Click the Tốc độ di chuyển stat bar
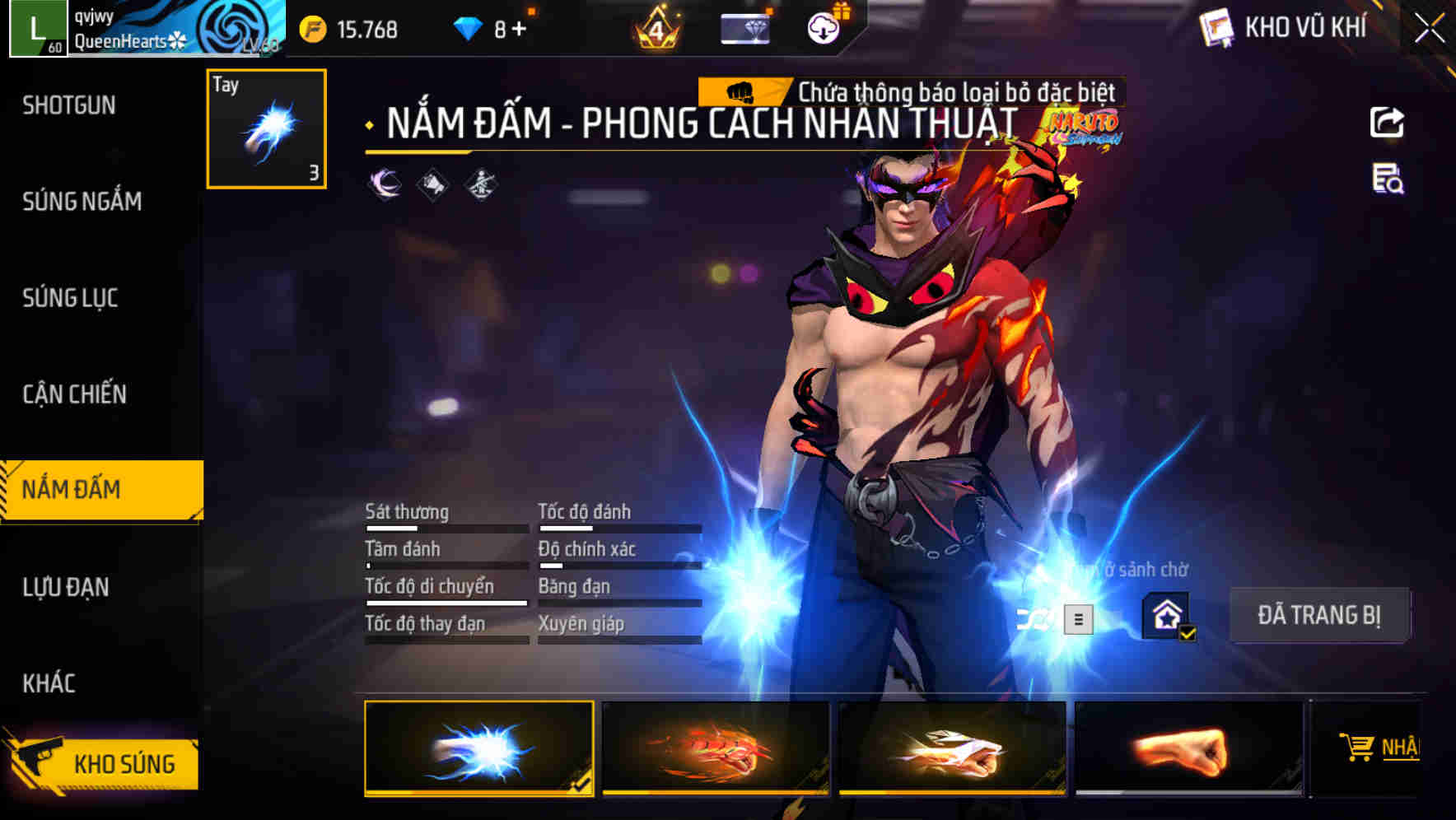This screenshot has width=1456, height=820. pyautogui.click(x=446, y=602)
